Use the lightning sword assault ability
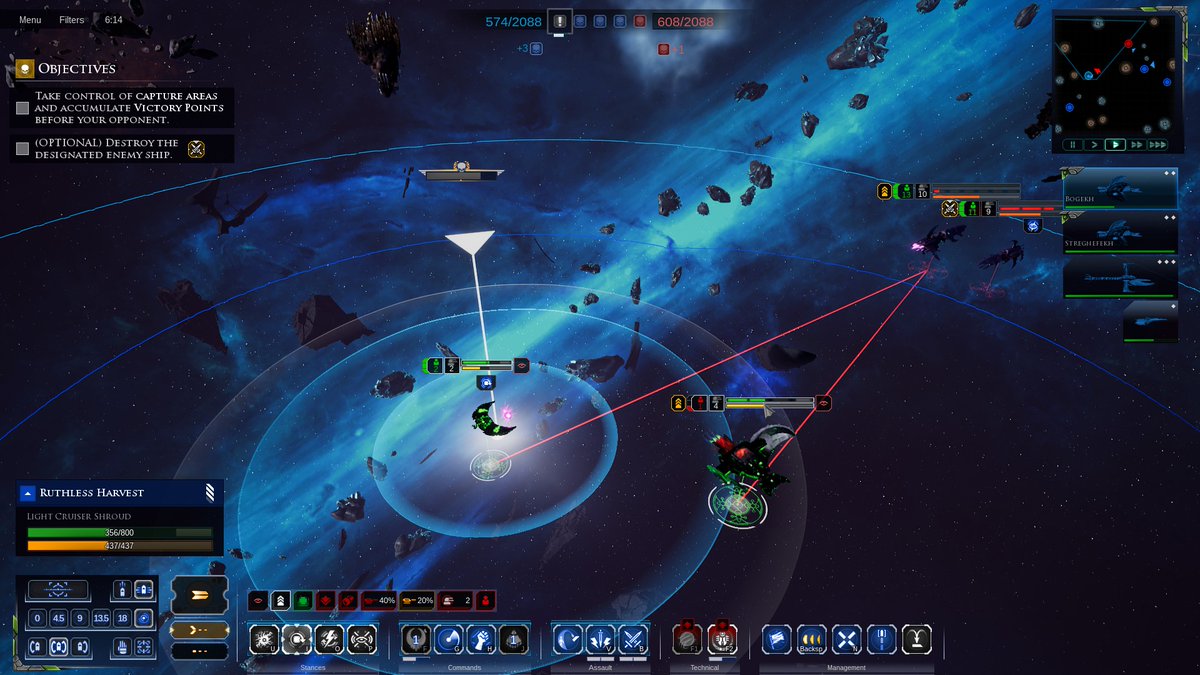This screenshot has width=1200, height=675. 600,639
